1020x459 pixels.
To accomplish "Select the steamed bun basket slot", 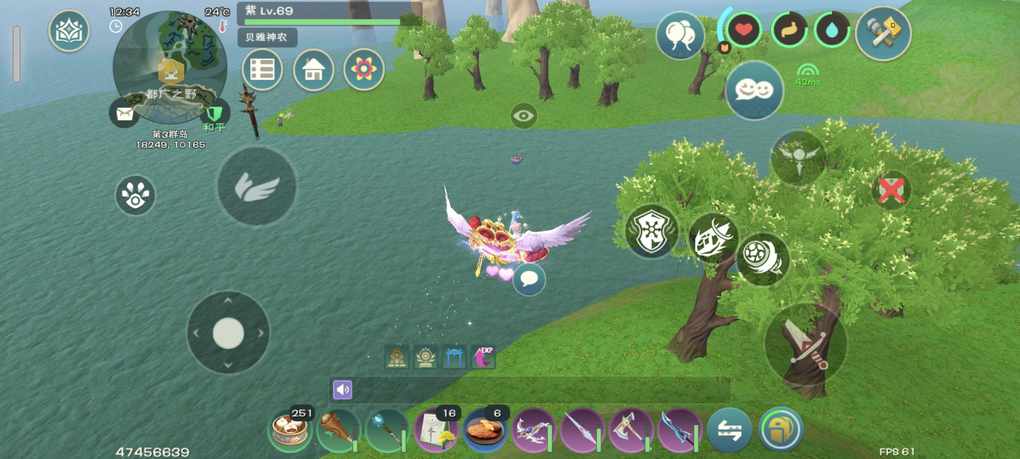I will coord(291,431).
